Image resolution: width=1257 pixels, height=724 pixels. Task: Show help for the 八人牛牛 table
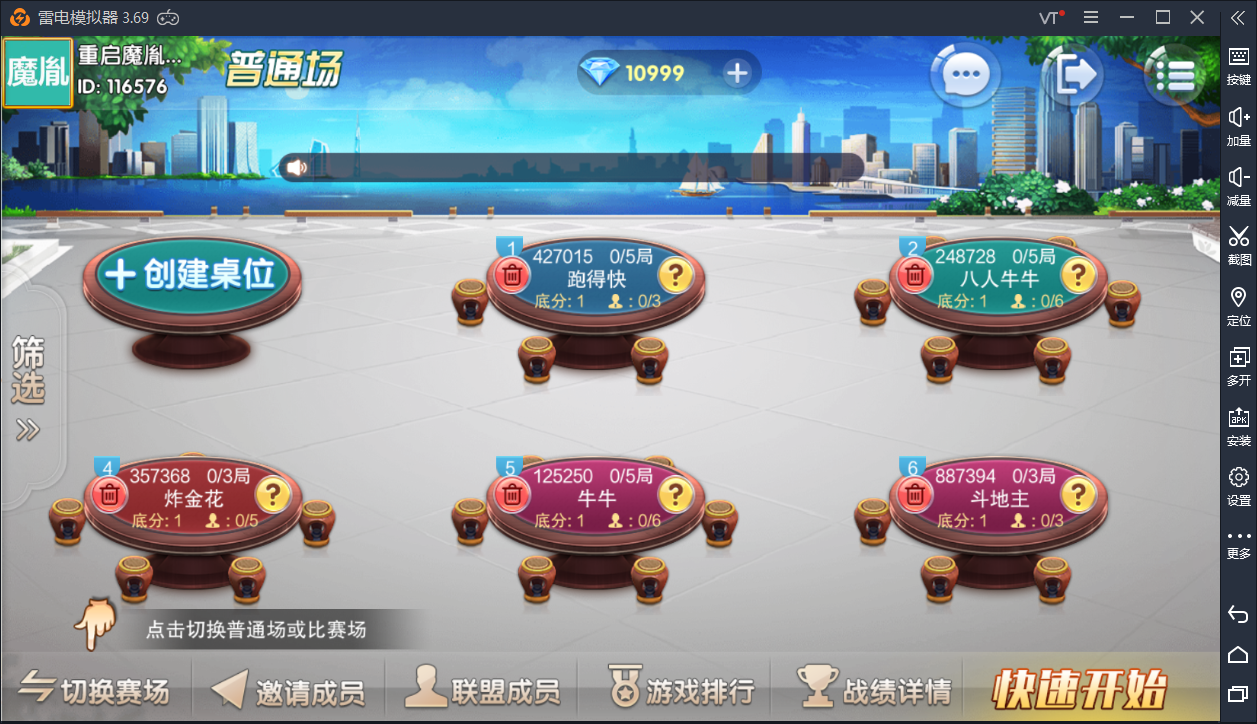[x=1077, y=274]
